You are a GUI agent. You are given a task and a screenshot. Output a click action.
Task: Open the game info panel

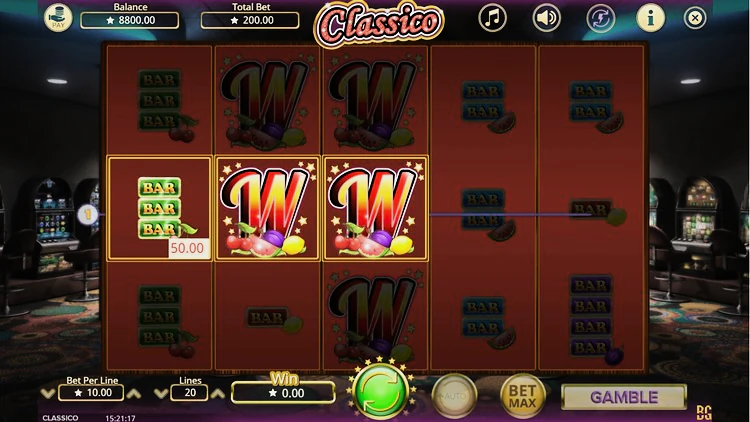651,17
